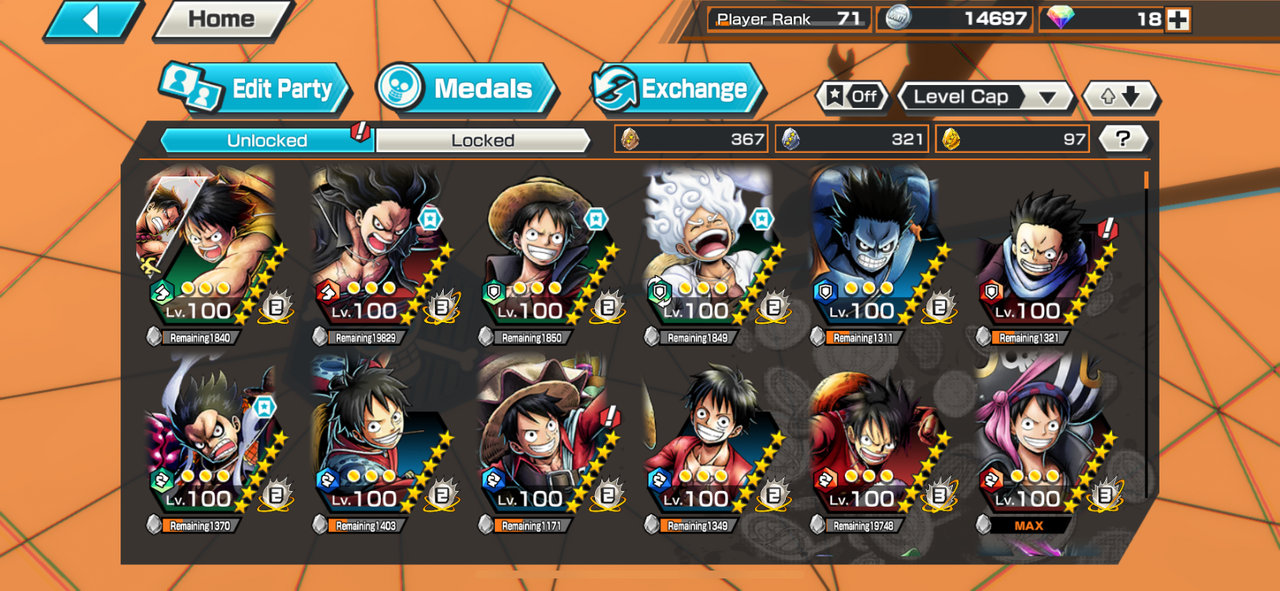Open the question mark help button
Screen dimensions: 1280x591
coord(1123,139)
